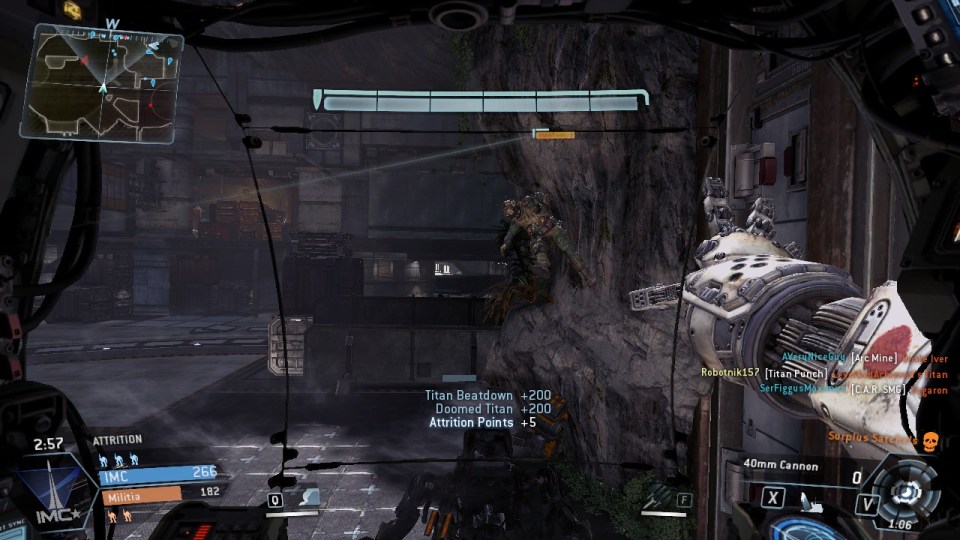Activate the tactical ability icon beside Q
960x540 pixels.
tap(307, 497)
